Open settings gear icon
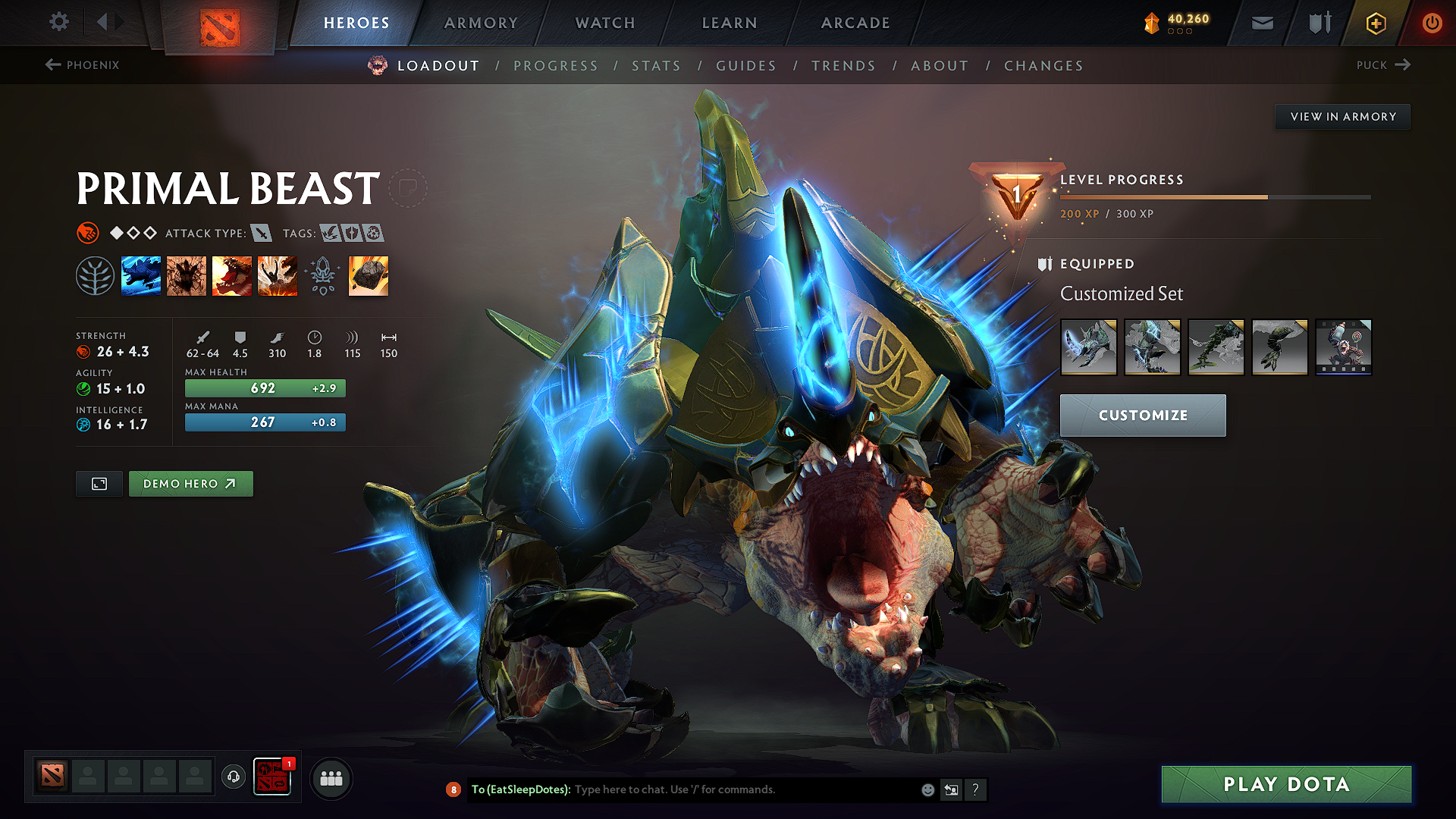The height and width of the screenshot is (819, 1456). pos(58,22)
